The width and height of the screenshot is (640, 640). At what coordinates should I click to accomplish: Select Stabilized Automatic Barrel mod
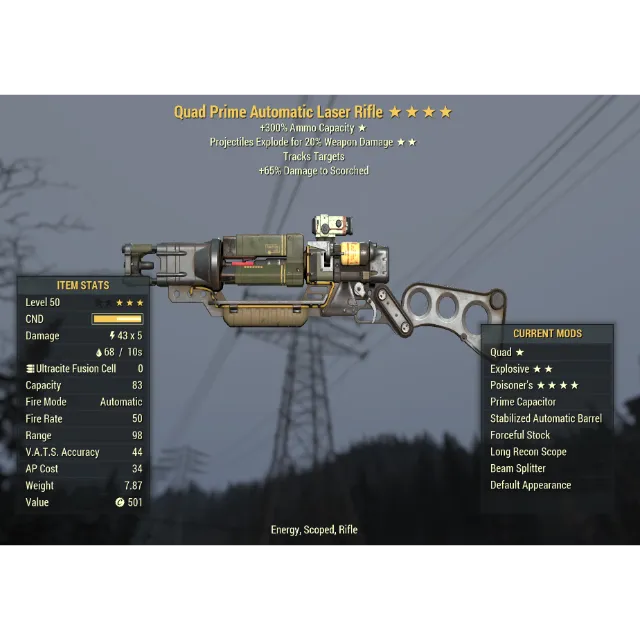point(546,419)
